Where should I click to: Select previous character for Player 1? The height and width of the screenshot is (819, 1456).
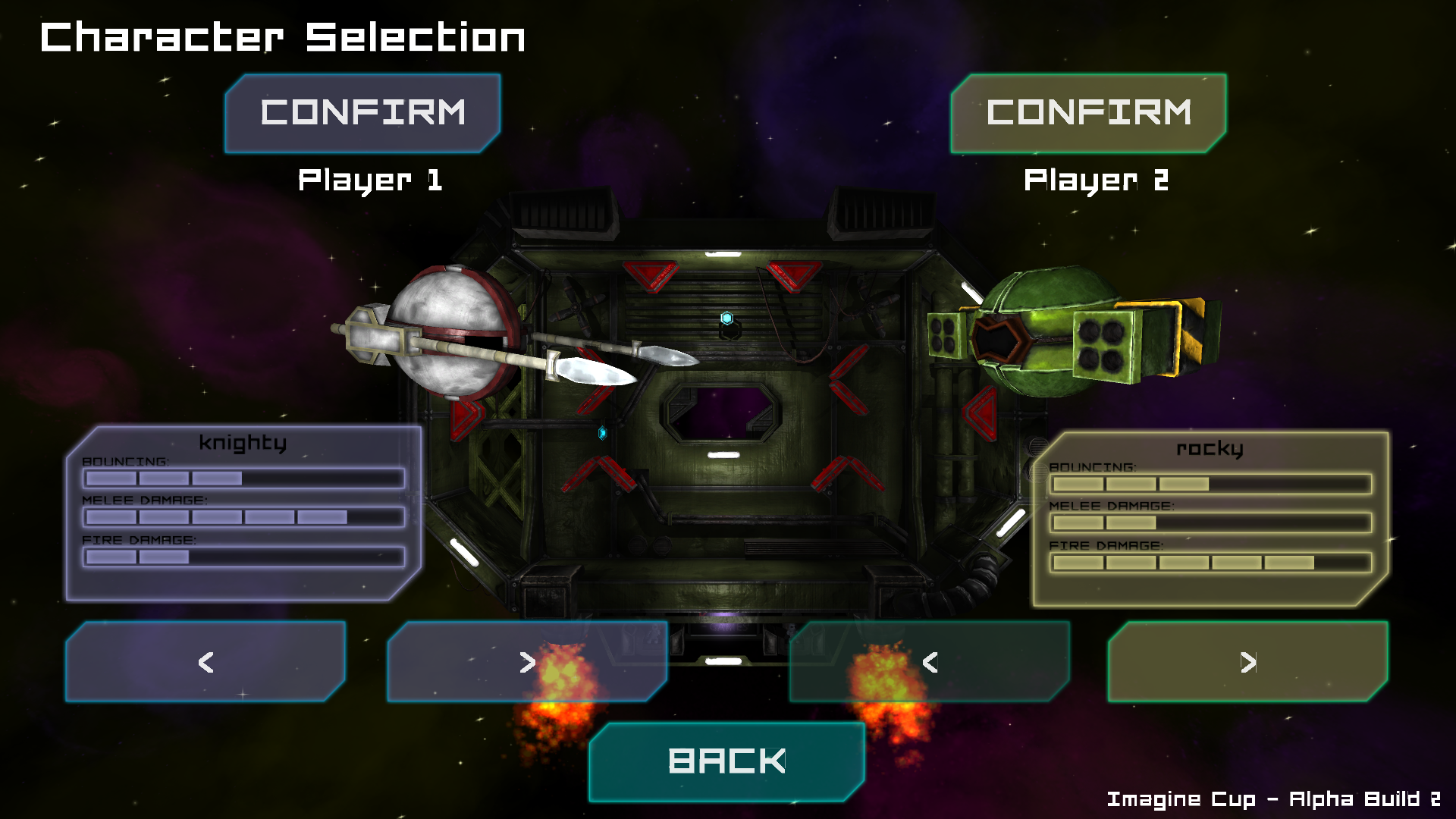[x=206, y=662]
